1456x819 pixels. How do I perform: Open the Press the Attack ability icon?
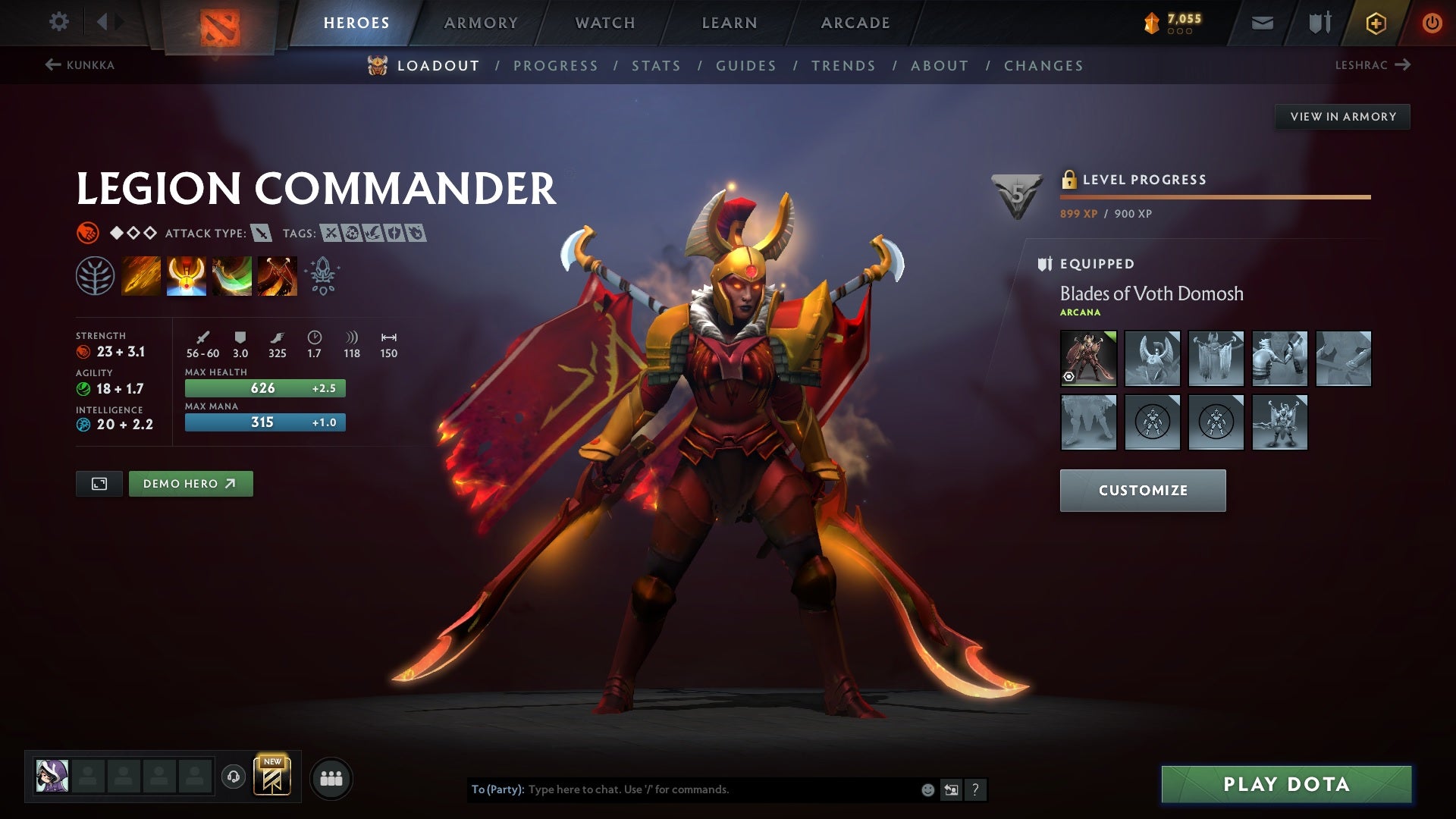click(x=187, y=275)
